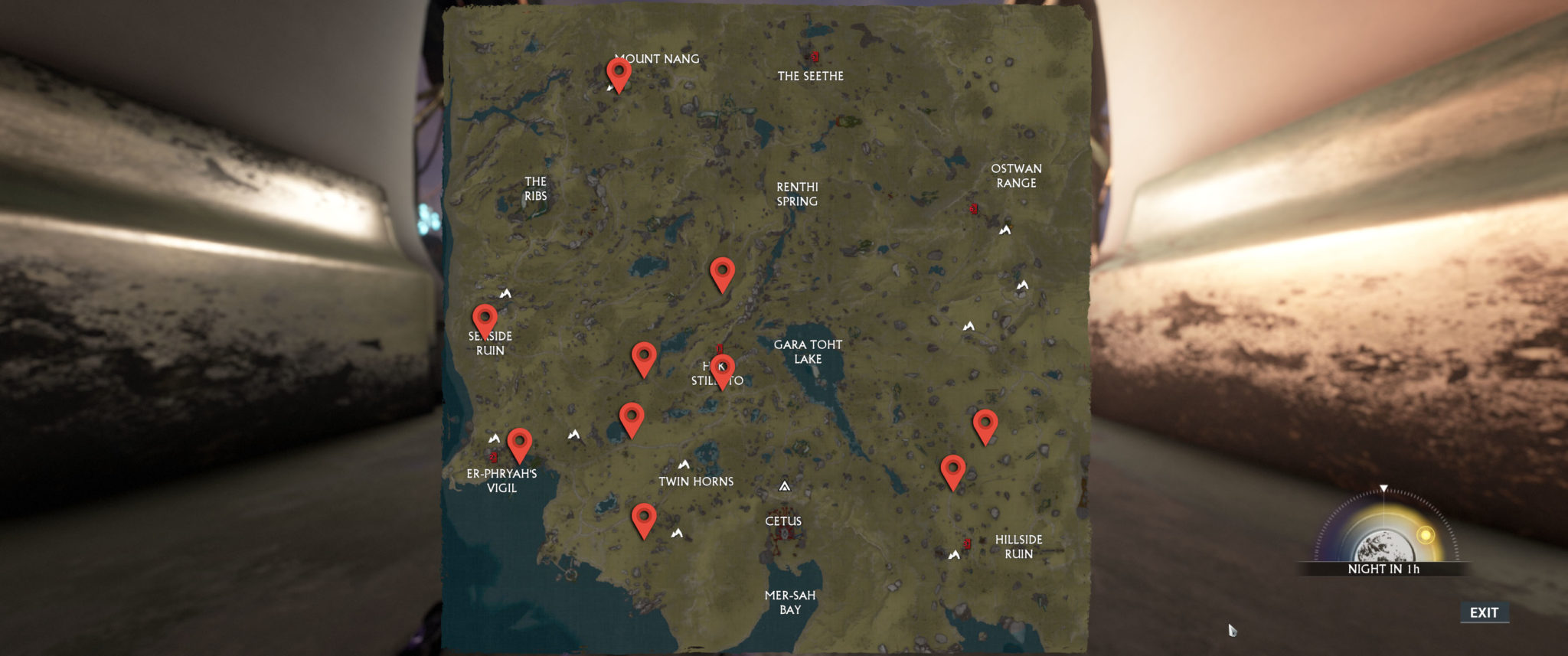Select the cave entrance marker in Ostwan Range

[x=972, y=208]
